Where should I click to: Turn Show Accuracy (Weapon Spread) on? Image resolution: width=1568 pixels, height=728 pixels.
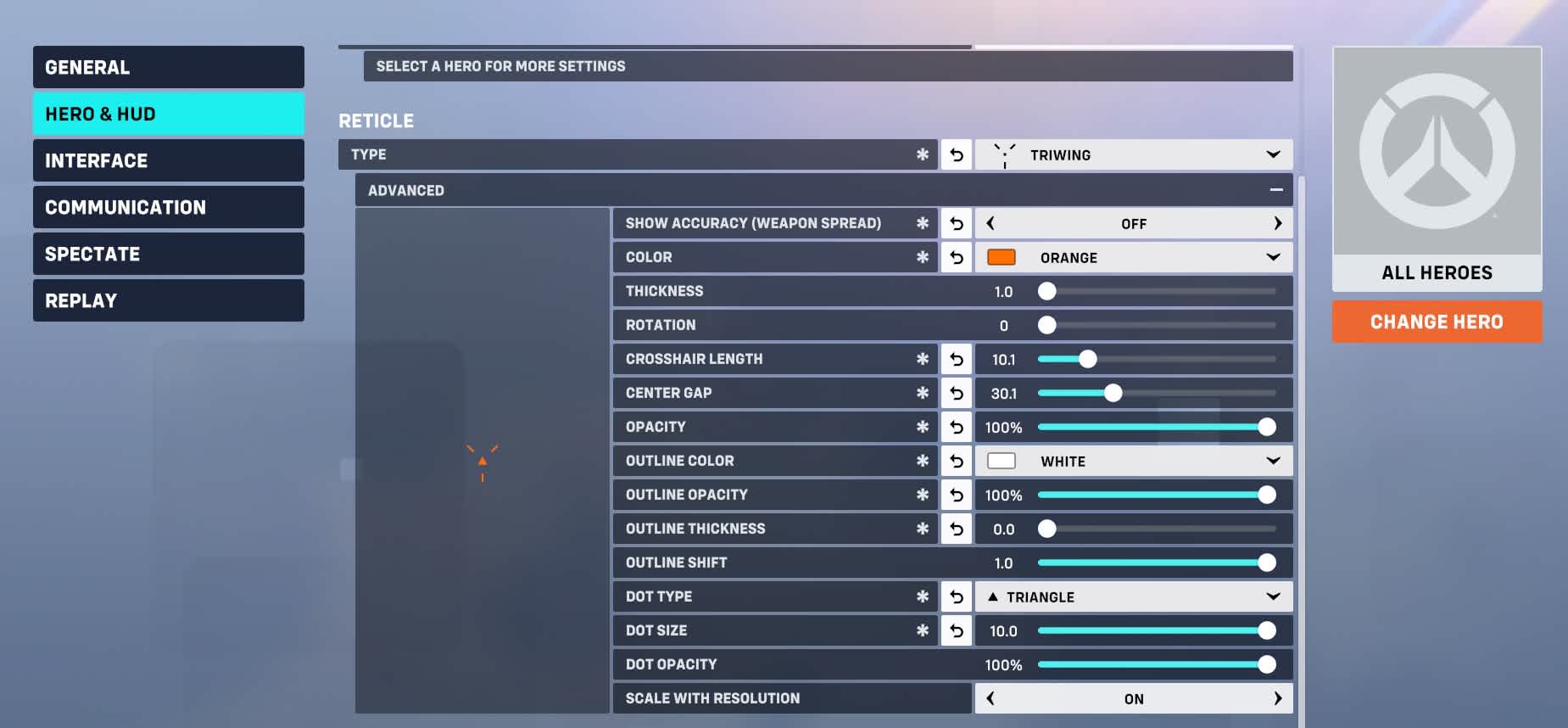click(1278, 223)
